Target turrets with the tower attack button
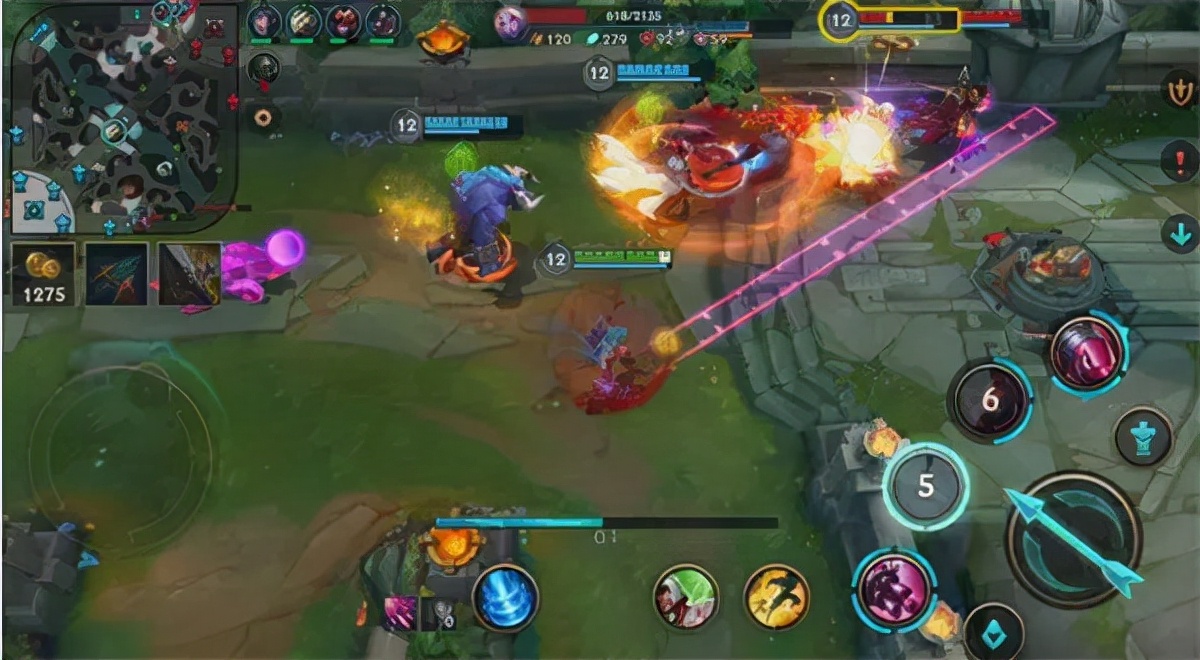 point(1143,436)
